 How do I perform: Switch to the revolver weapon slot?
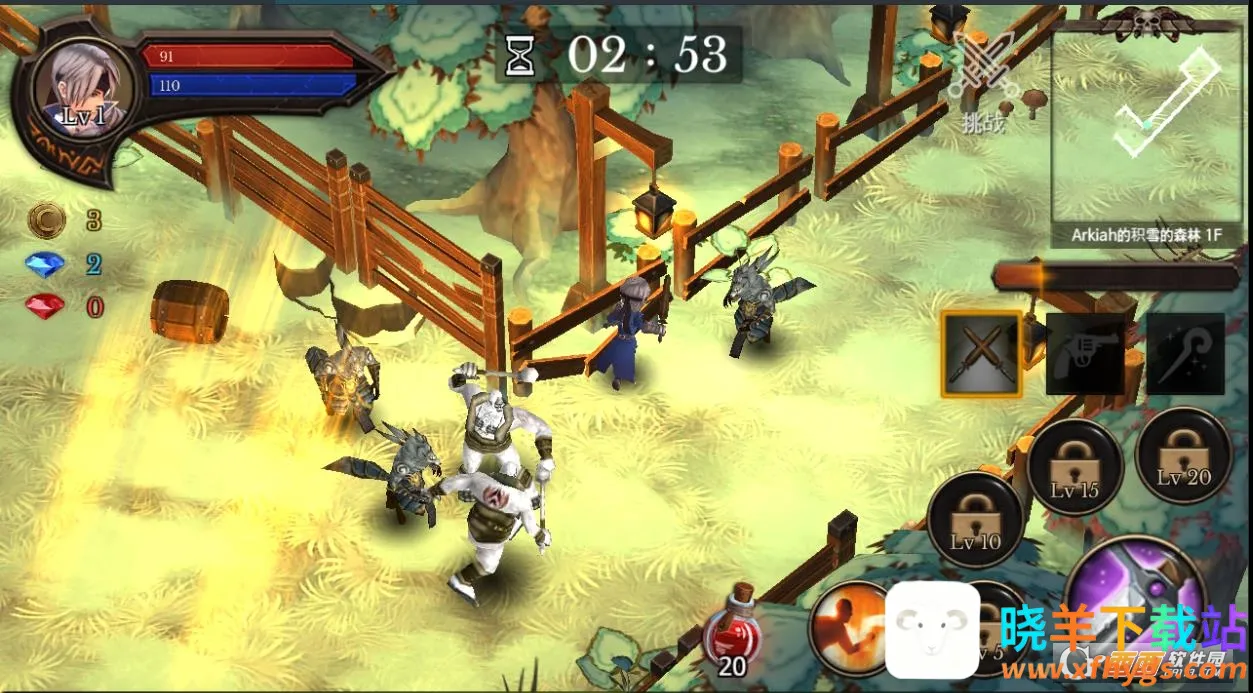(1084, 354)
